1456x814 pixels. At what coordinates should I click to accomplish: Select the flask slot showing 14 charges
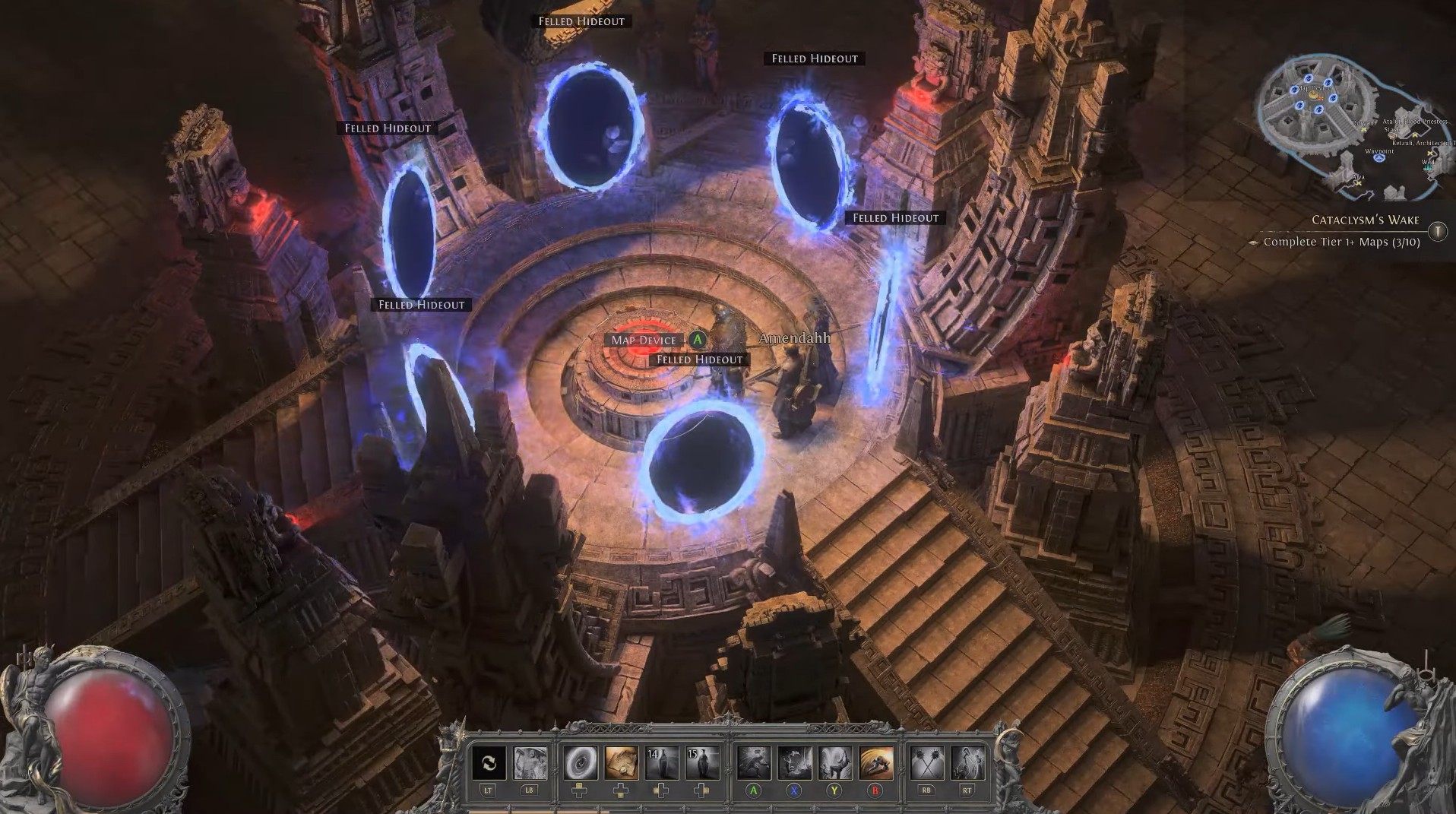tap(661, 763)
